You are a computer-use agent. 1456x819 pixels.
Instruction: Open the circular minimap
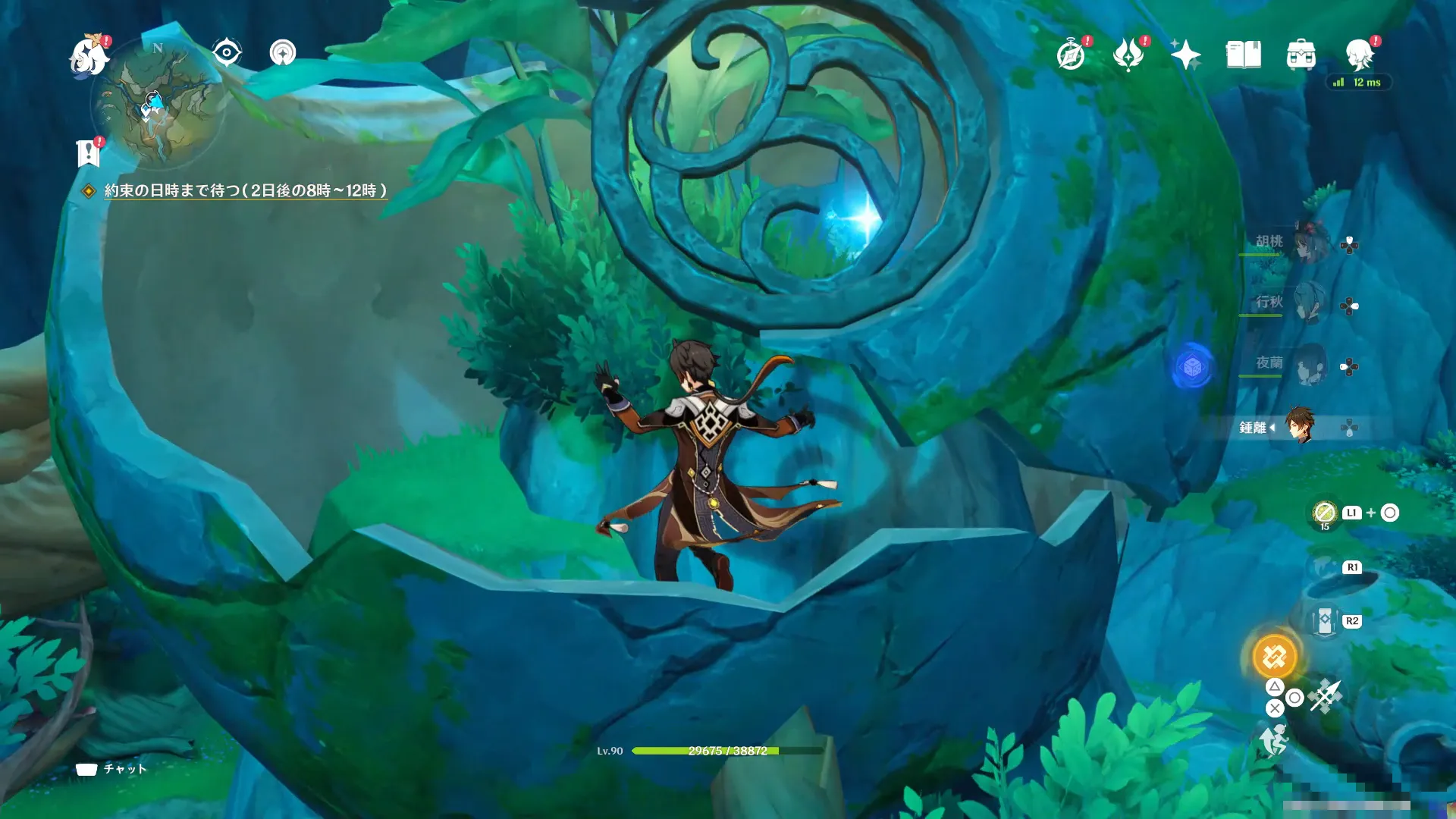click(159, 102)
